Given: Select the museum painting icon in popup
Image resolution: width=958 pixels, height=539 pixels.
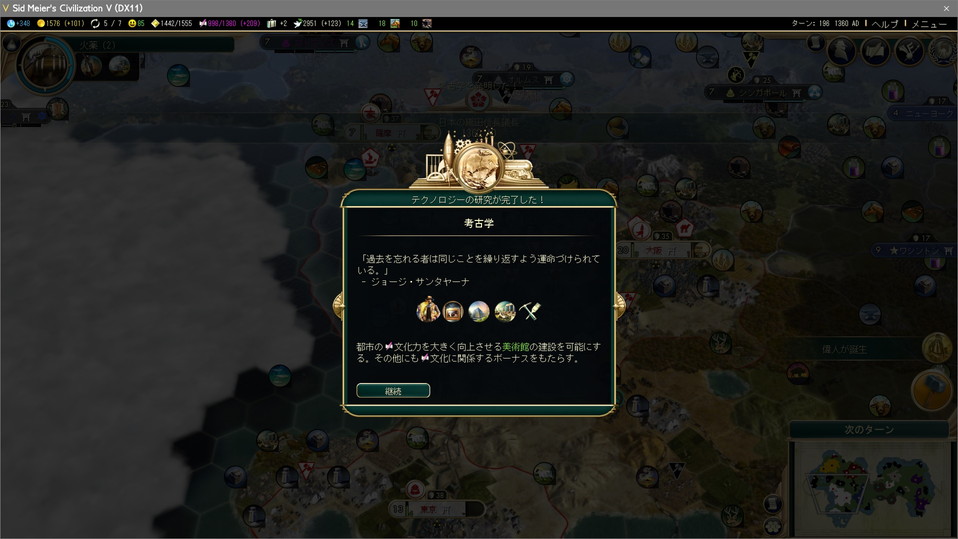Looking at the screenshot, I should [453, 311].
